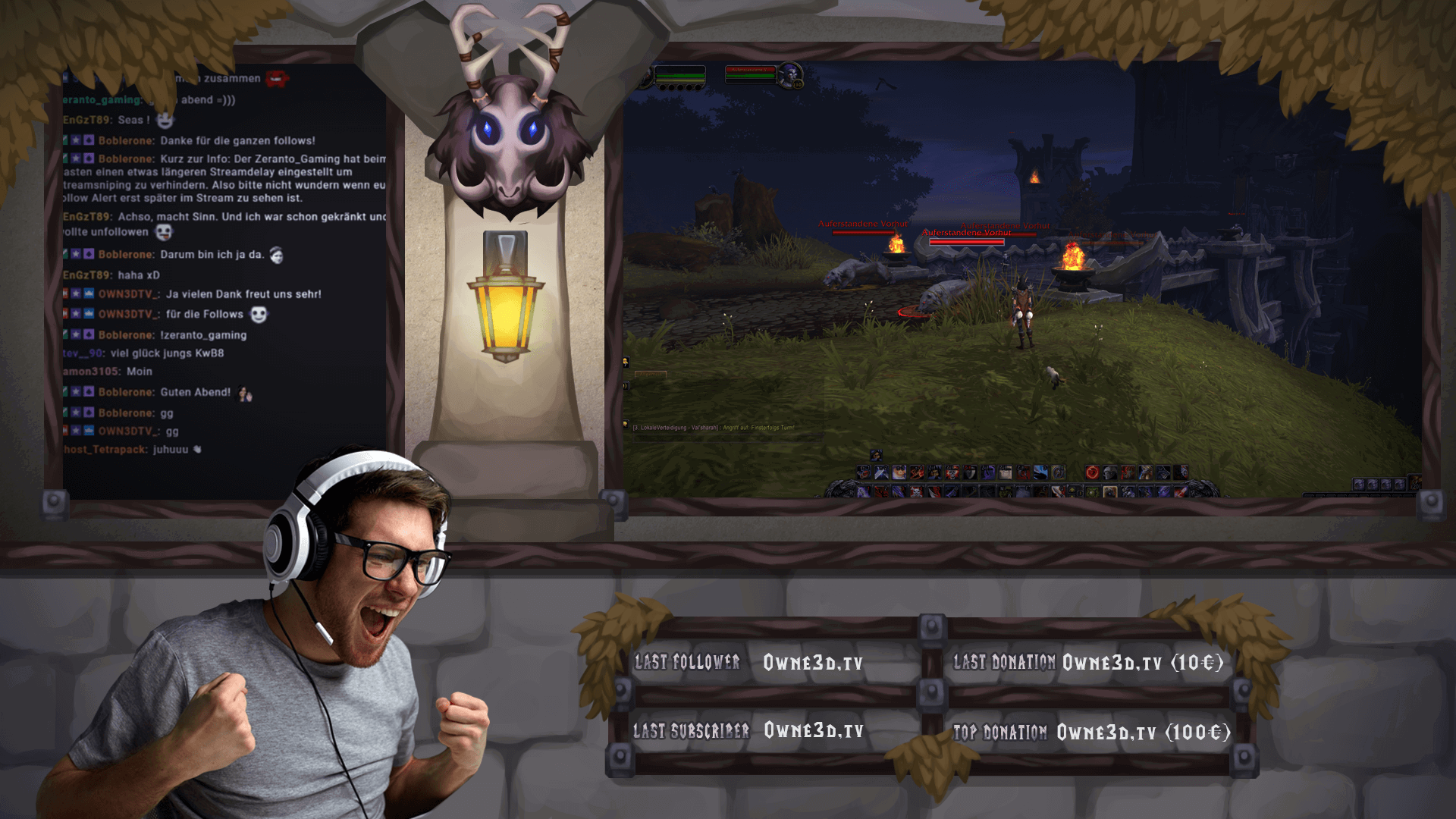The height and width of the screenshot is (819, 1456).
Task: Click the blue feather ability icon on the action bar
Action: pos(1041,472)
